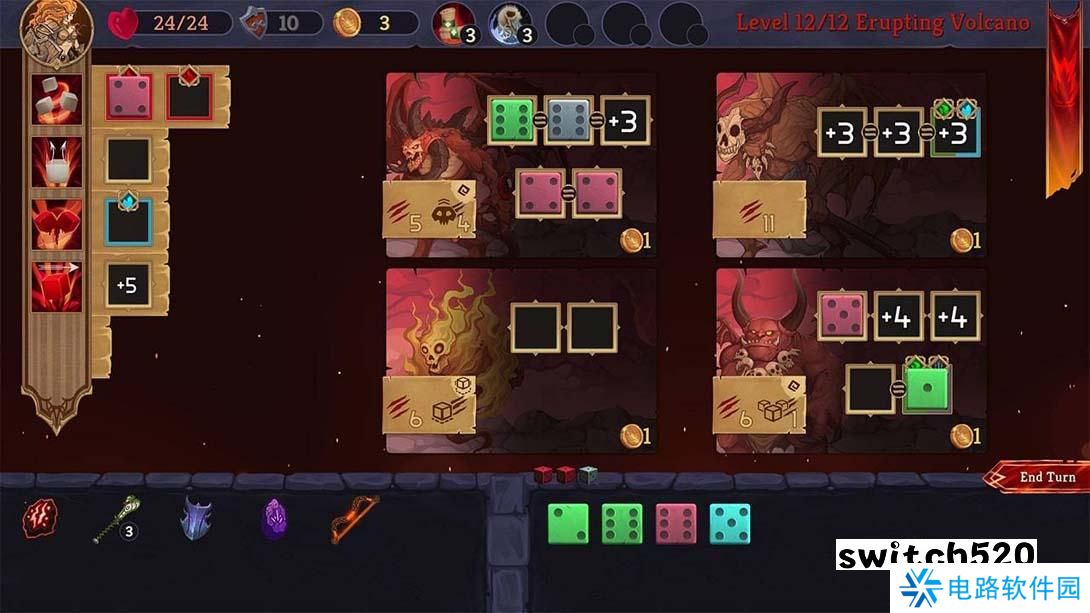The width and height of the screenshot is (1090, 613).
Task: Select the orange bow item
Action: click(x=347, y=521)
